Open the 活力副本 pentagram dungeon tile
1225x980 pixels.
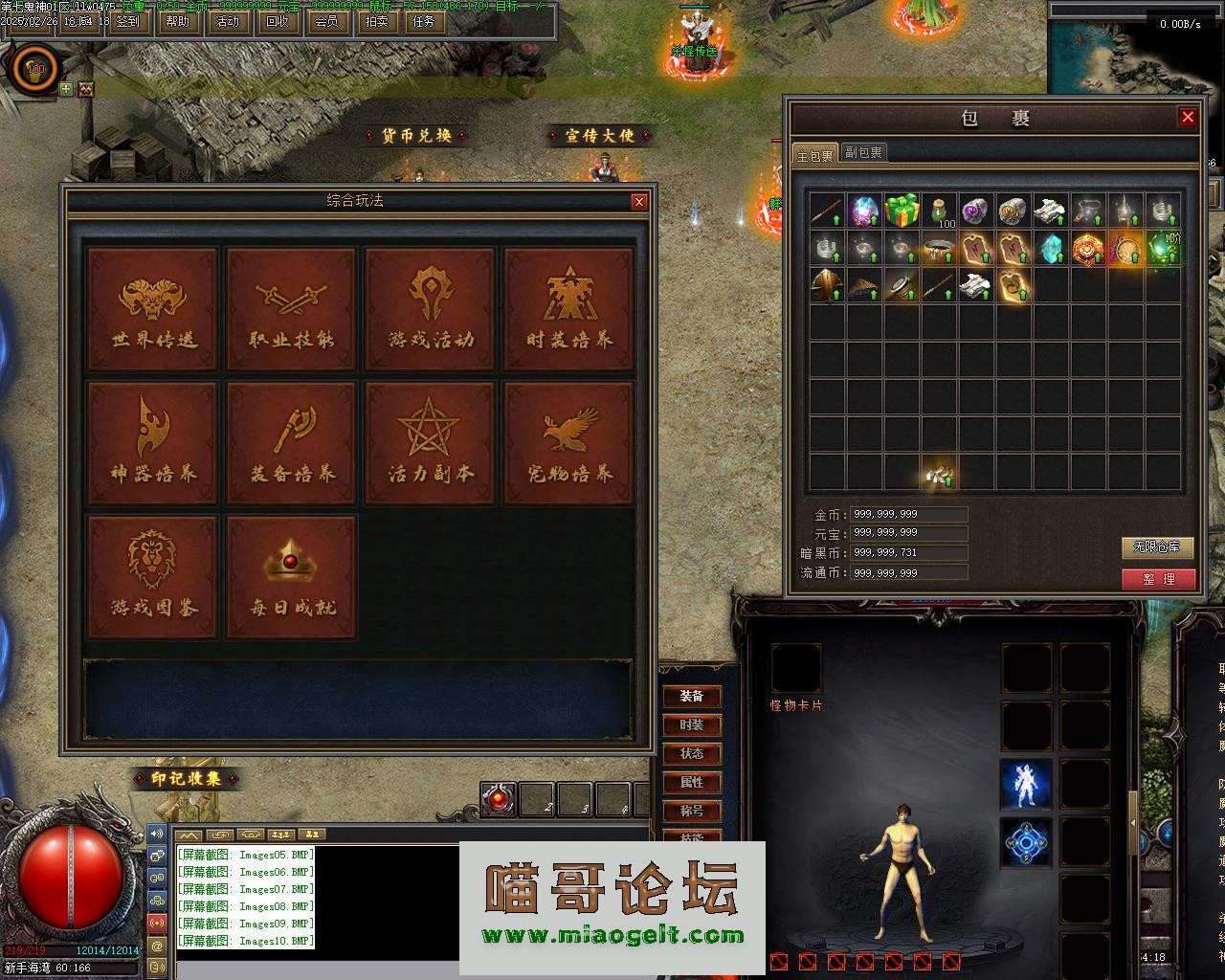(x=431, y=443)
